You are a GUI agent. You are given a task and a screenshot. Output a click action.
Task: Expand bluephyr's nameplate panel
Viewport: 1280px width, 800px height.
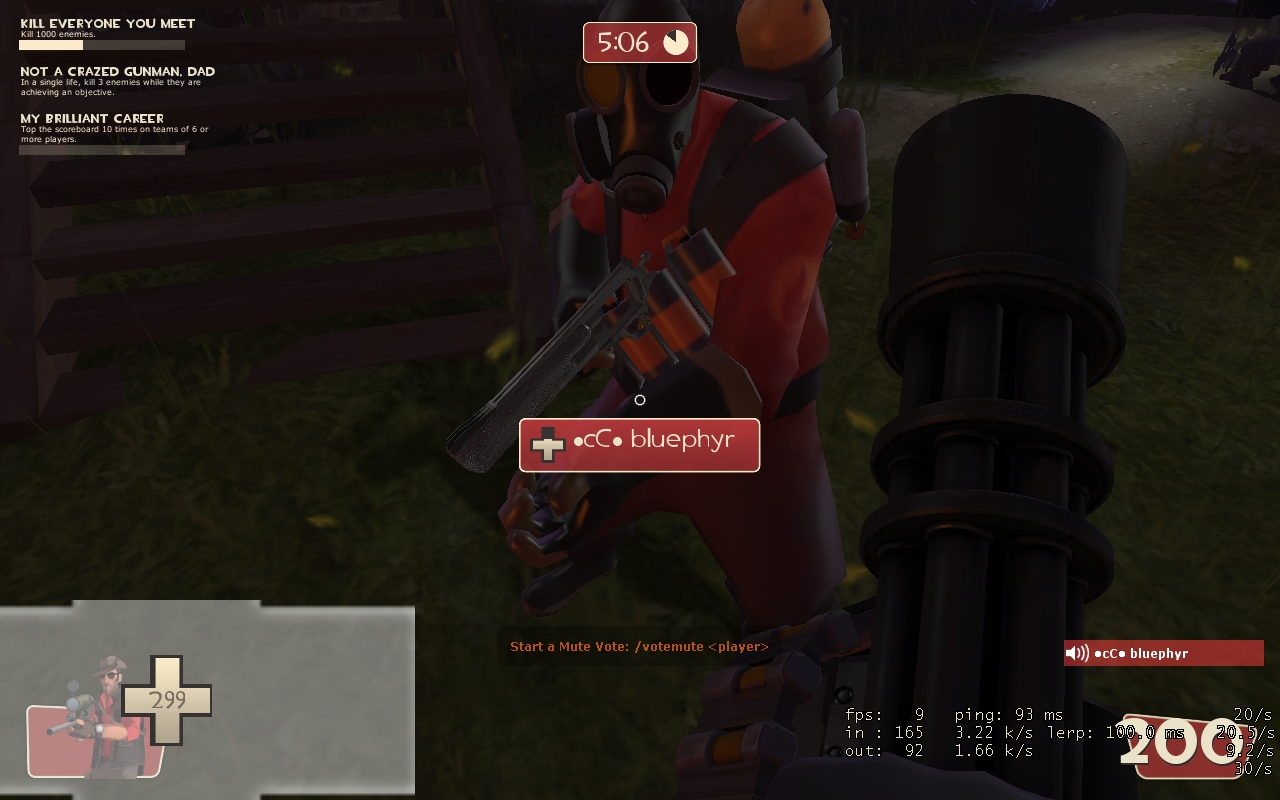(x=640, y=445)
